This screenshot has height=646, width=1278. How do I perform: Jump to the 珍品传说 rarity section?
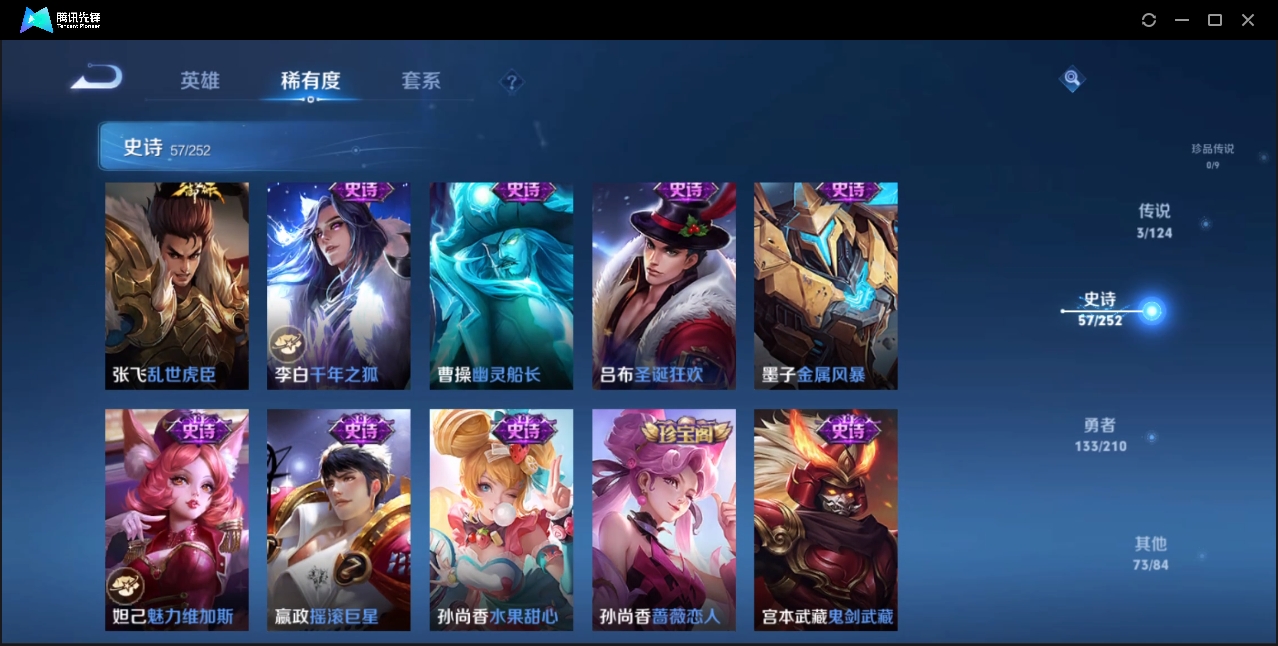pos(1212,155)
